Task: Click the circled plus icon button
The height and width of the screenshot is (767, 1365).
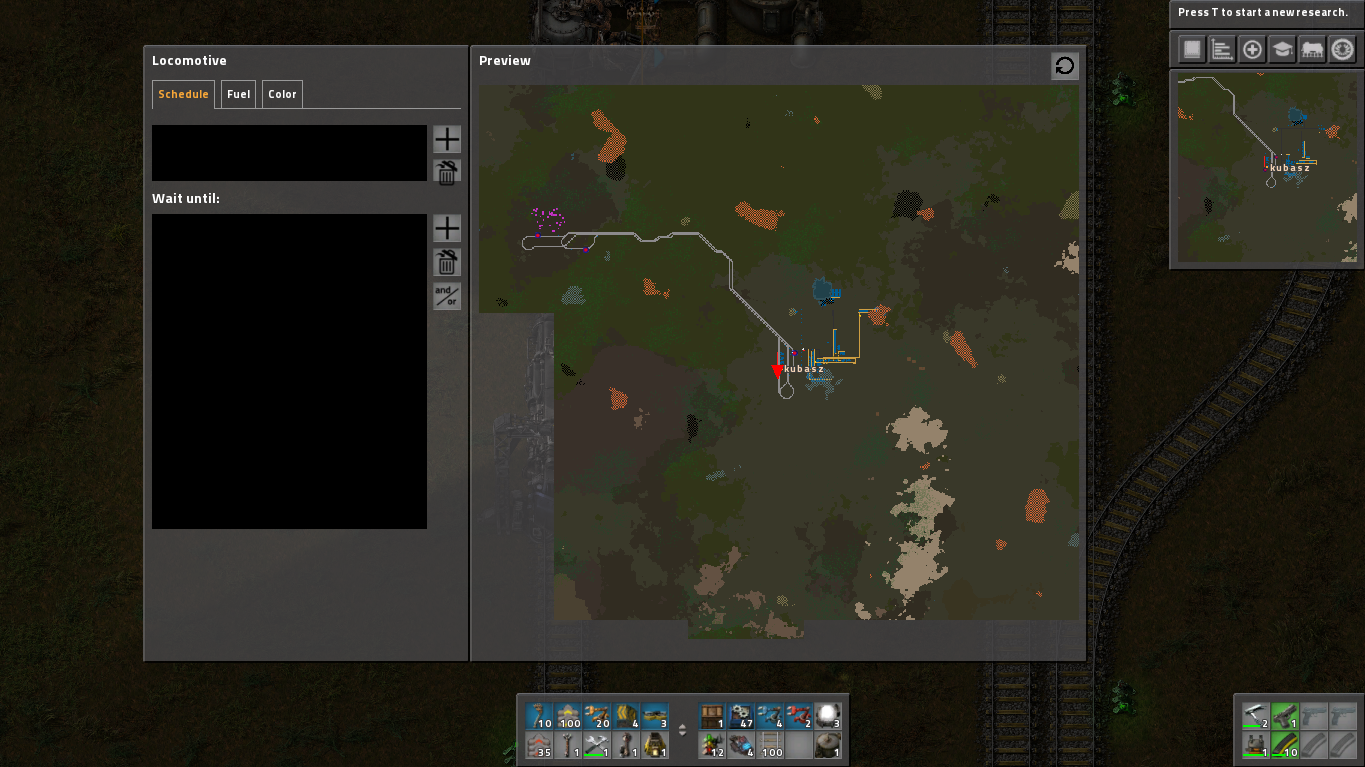Action: [x=1252, y=49]
